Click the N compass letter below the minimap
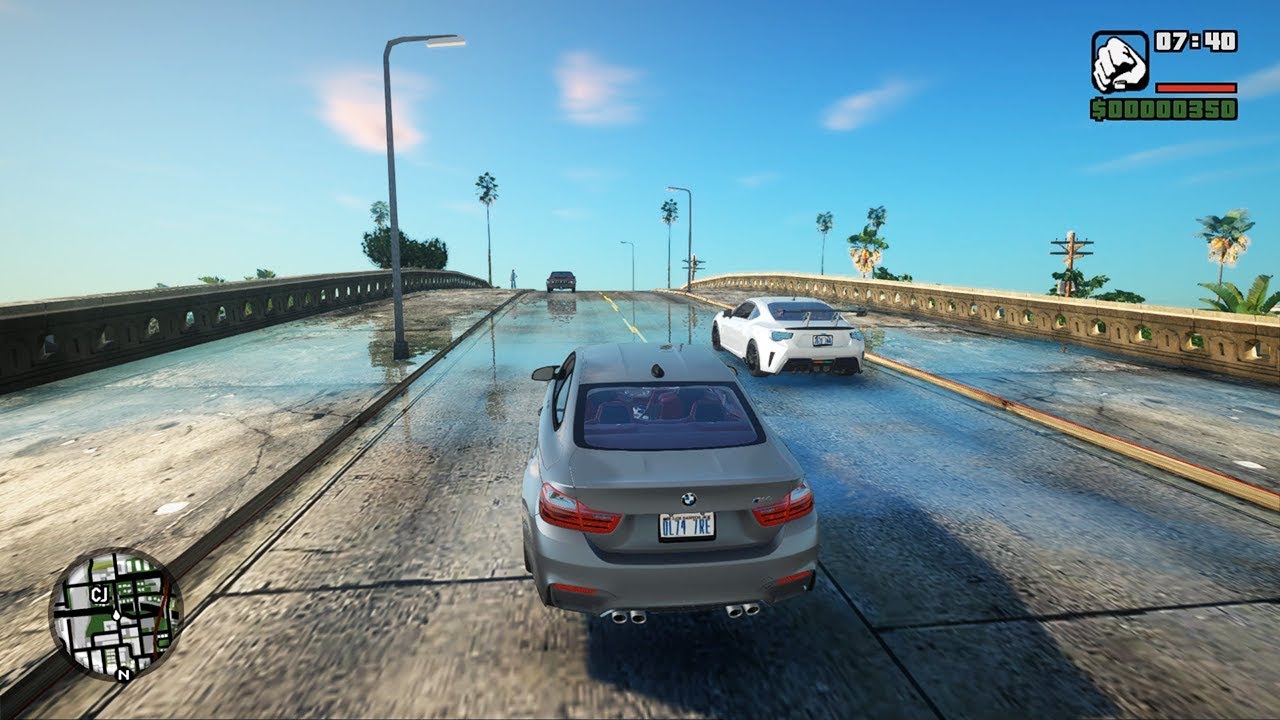Viewport: 1280px width, 720px height. (124, 674)
